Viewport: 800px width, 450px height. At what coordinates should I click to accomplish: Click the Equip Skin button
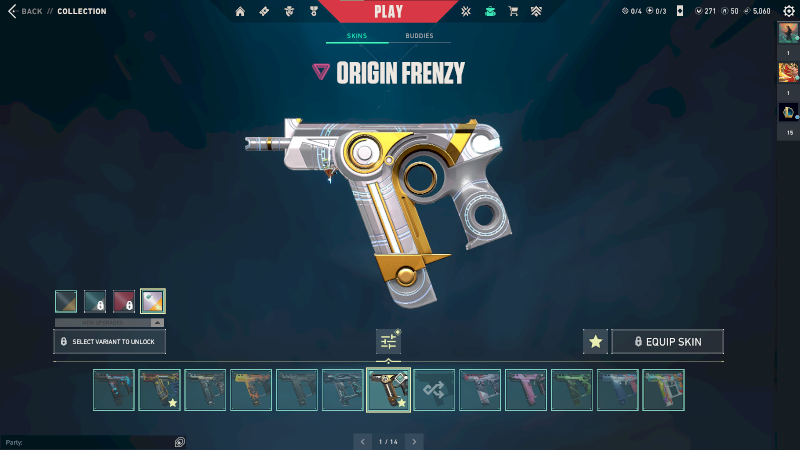[x=667, y=342]
